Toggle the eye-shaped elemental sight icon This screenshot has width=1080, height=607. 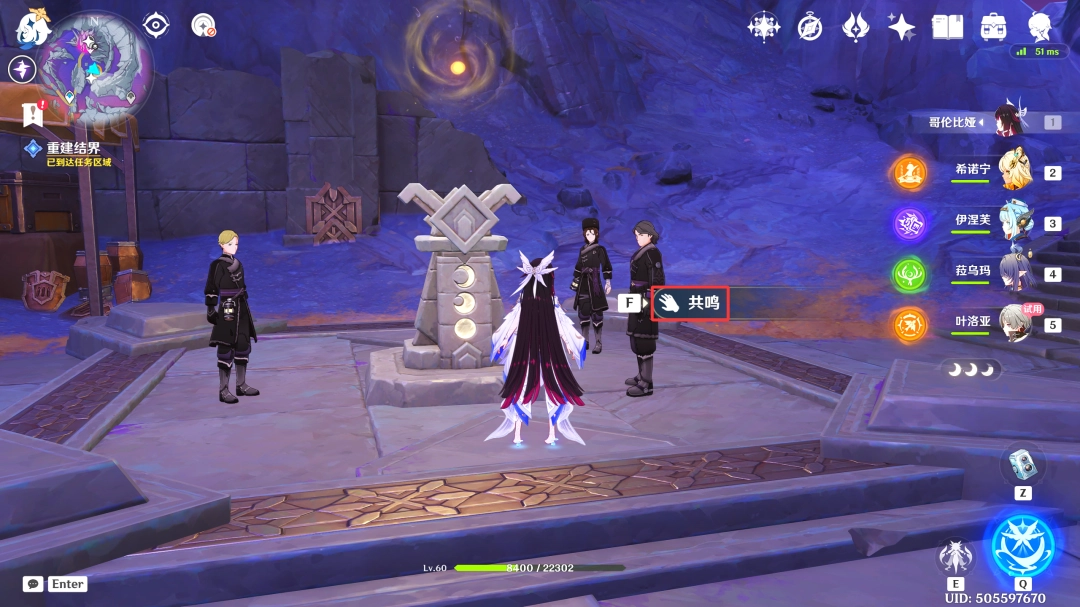coord(156,25)
